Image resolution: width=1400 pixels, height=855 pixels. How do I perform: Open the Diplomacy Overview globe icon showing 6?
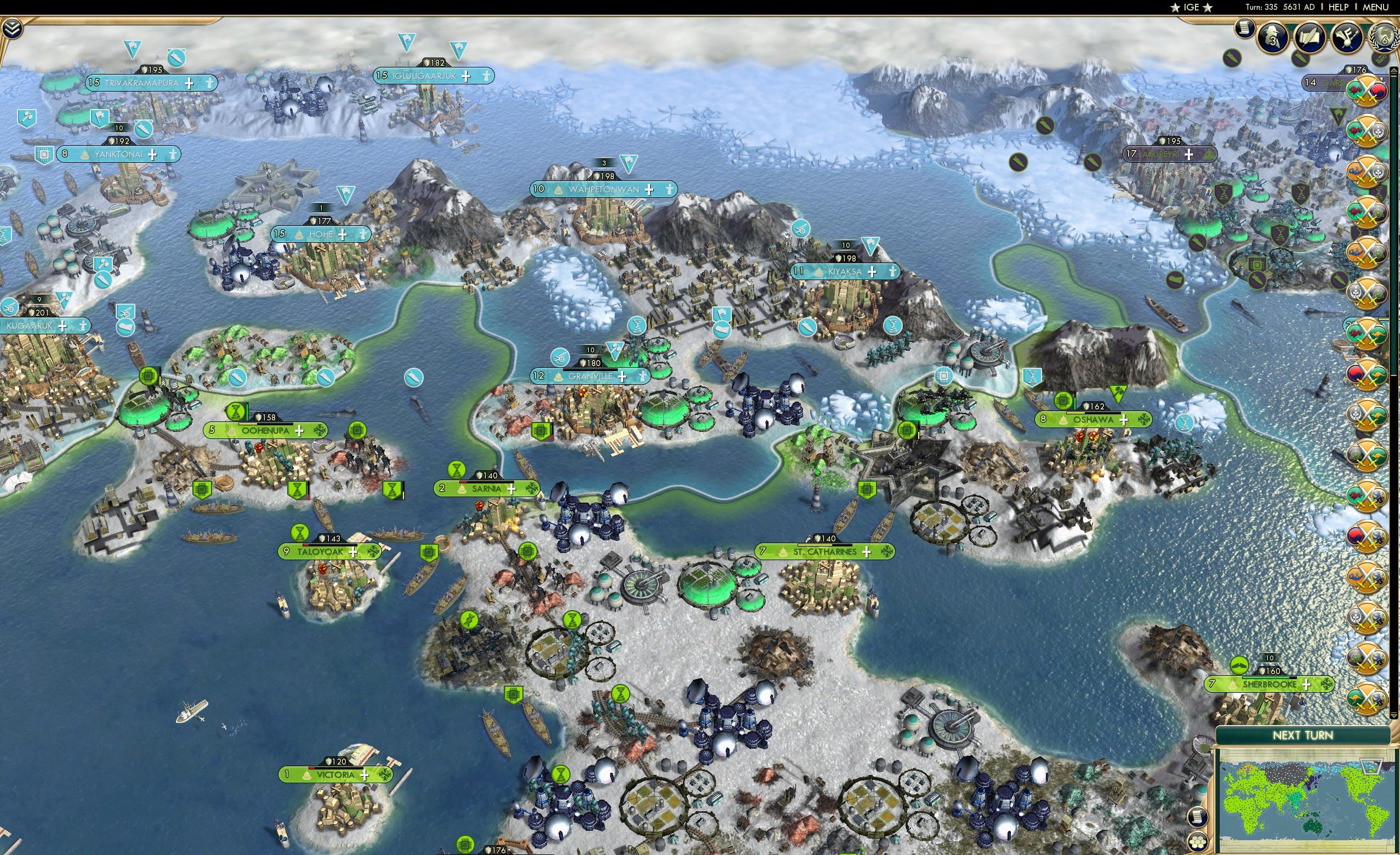pos(1385,38)
